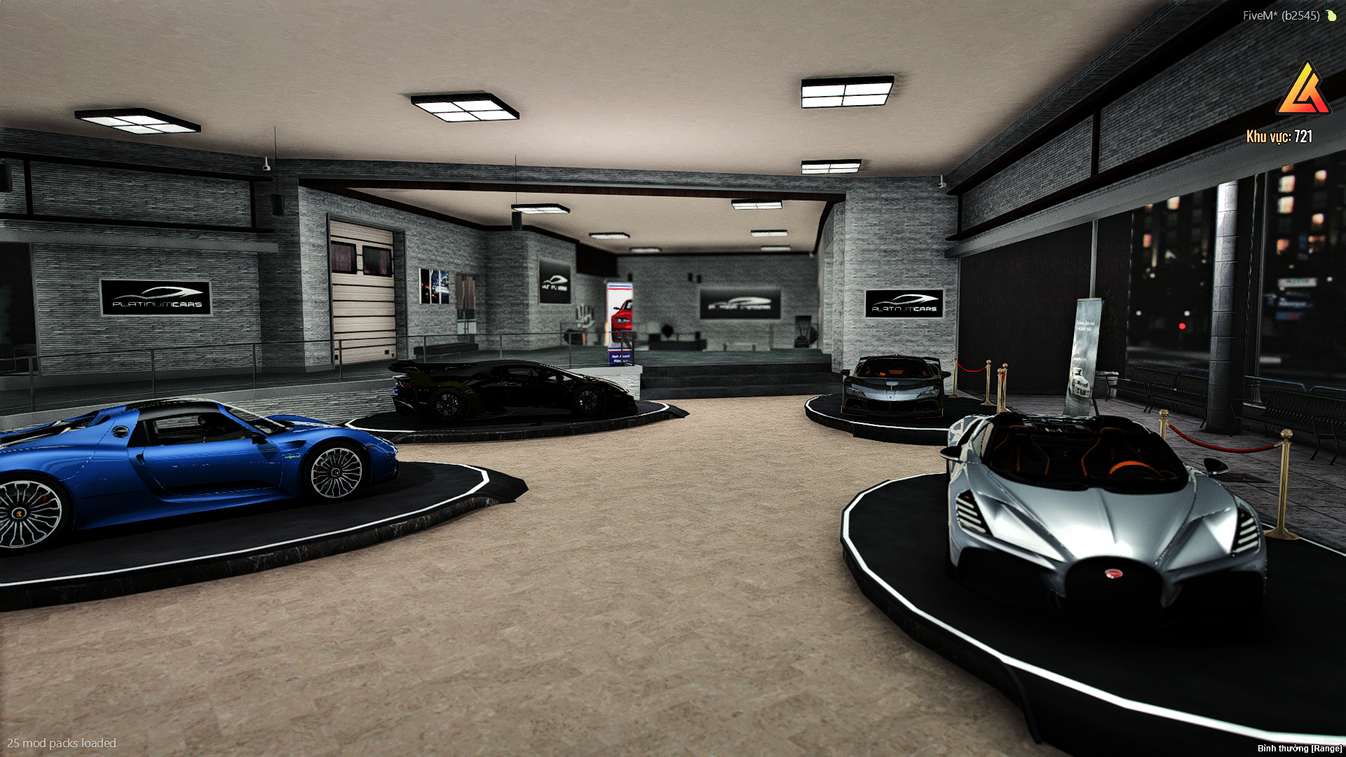Click the 25 mod packs loaded text
This screenshot has height=757, width=1346.
coord(60,743)
